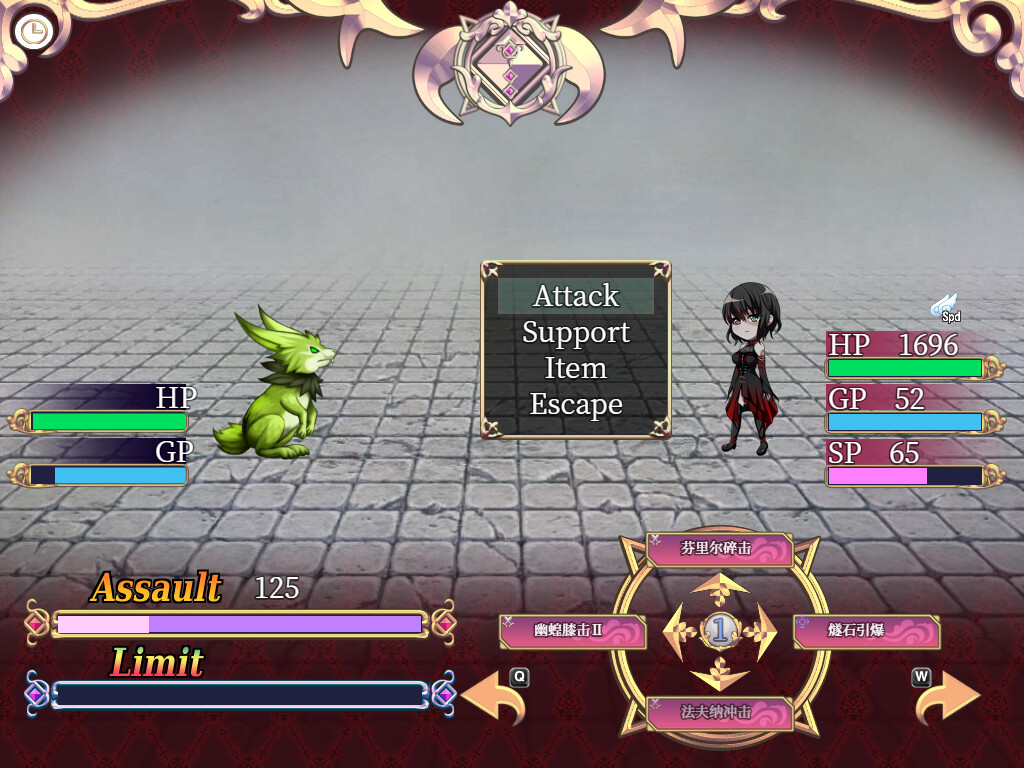The image size is (1024, 768).
Task: Select the 法夫纳冲击 skill
Action: 719,713
